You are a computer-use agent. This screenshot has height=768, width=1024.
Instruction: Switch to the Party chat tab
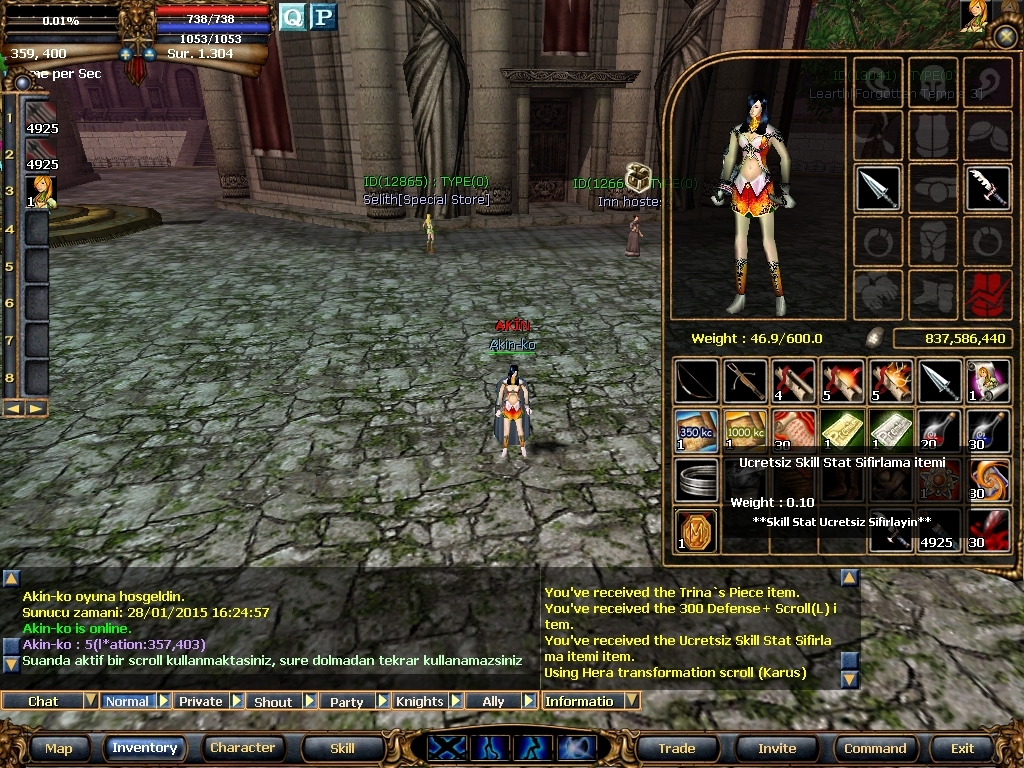[346, 701]
